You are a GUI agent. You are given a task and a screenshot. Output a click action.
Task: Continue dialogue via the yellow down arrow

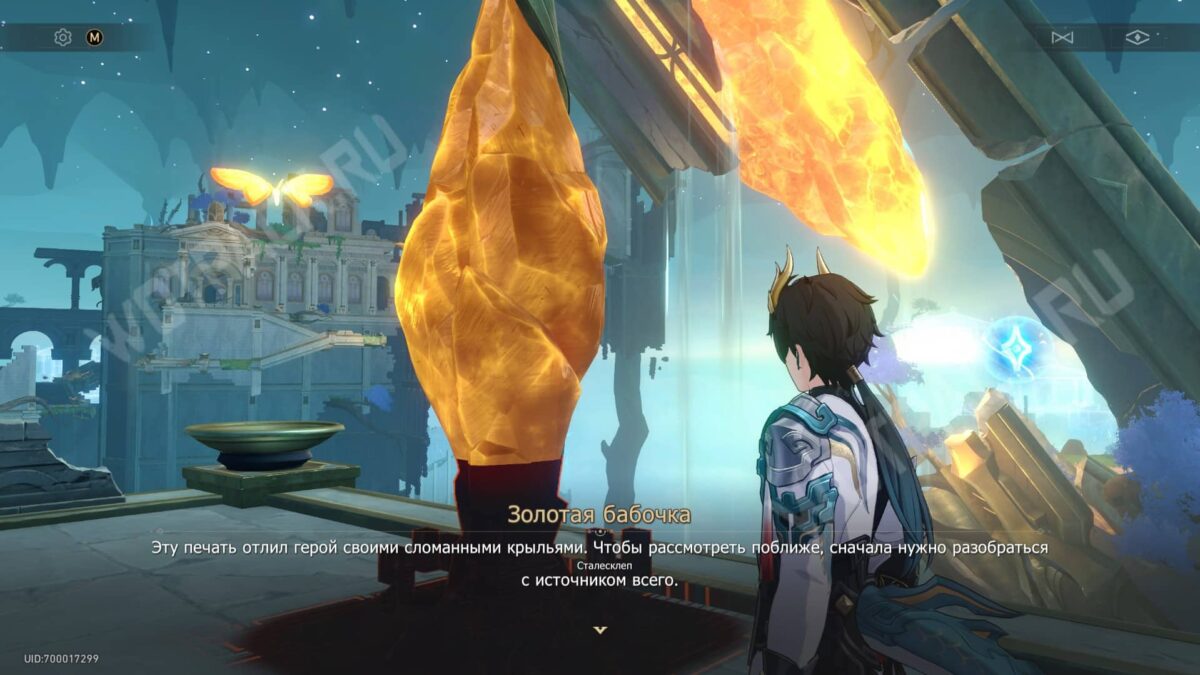(x=600, y=630)
